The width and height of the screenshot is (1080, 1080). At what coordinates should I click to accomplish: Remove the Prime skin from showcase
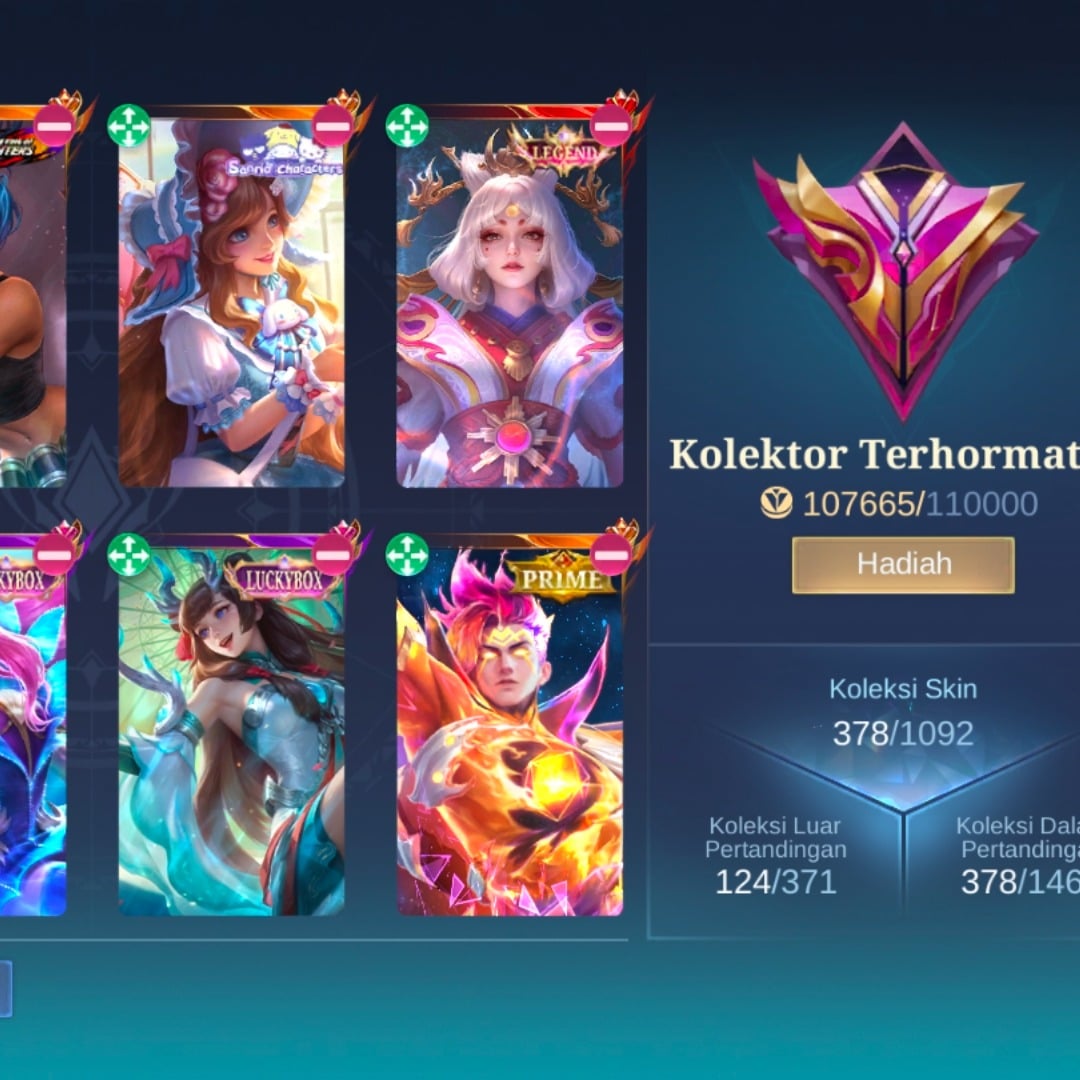(610, 554)
